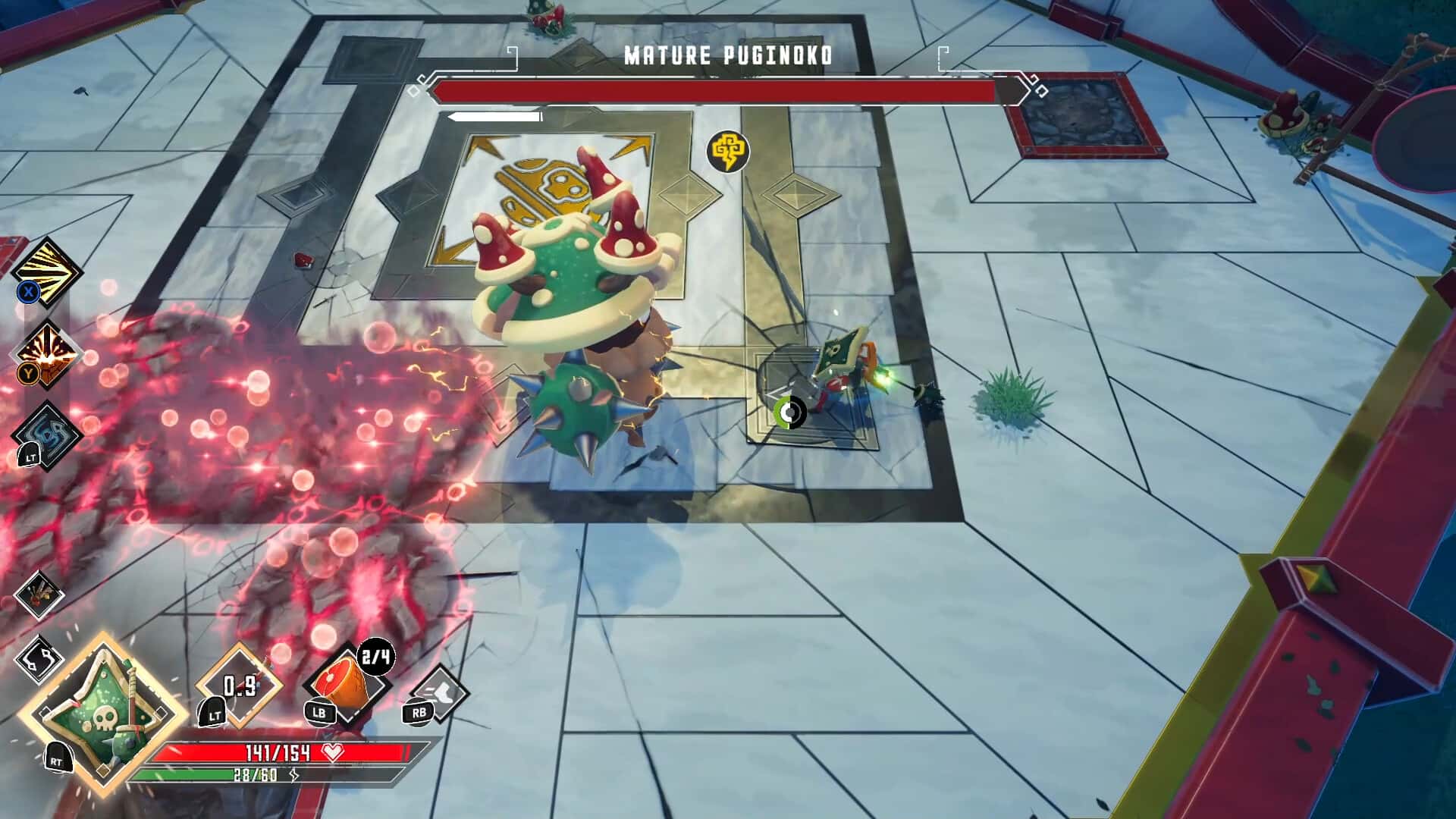Click the secondary attack on 0.9 cooldown
Image resolution: width=1456 pixels, height=819 pixels.
pos(240,686)
